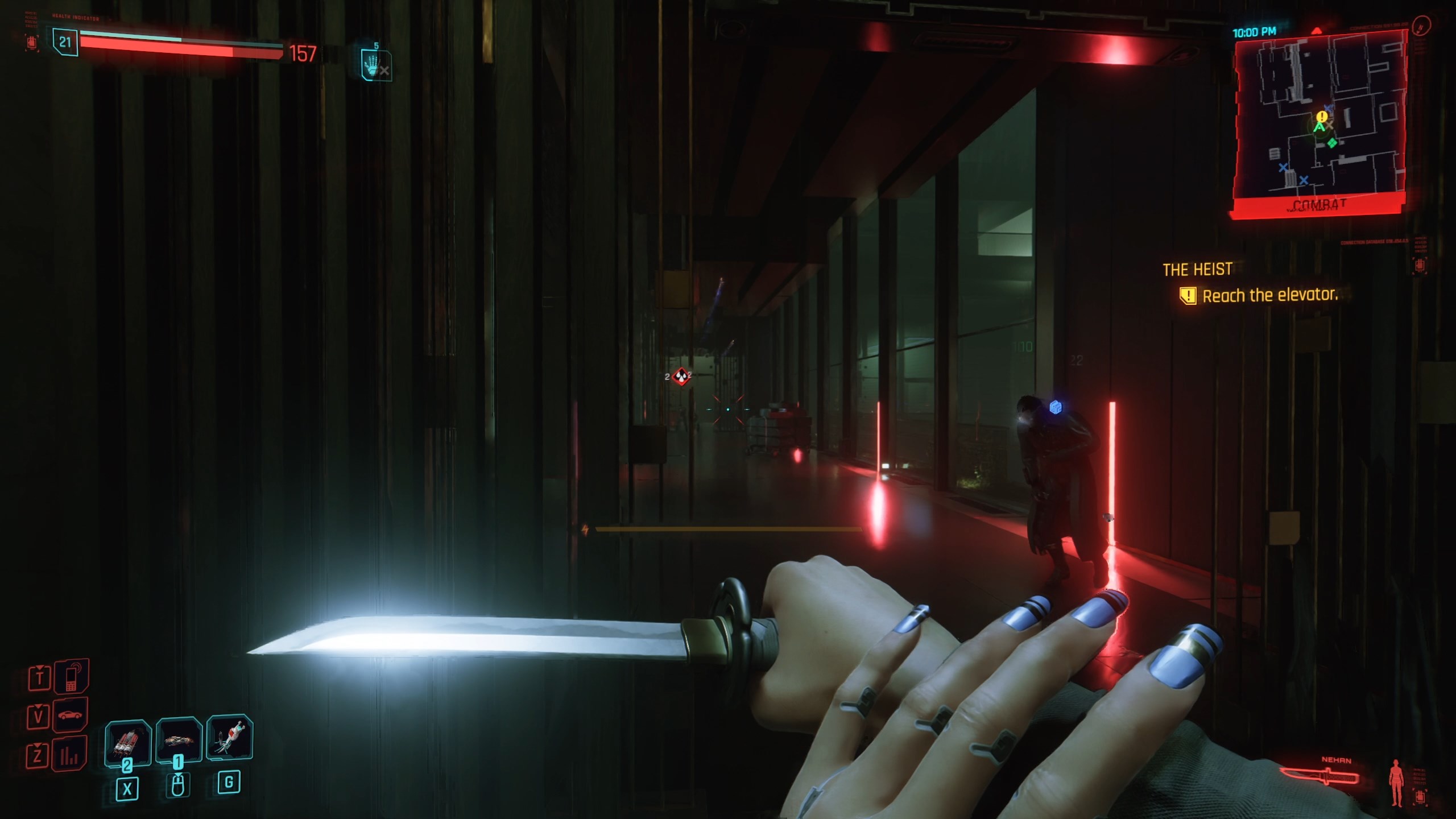1456x819 pixels.
Task: Expand the chevron above the V vehicle slot
Action: (x=38, y=706)
